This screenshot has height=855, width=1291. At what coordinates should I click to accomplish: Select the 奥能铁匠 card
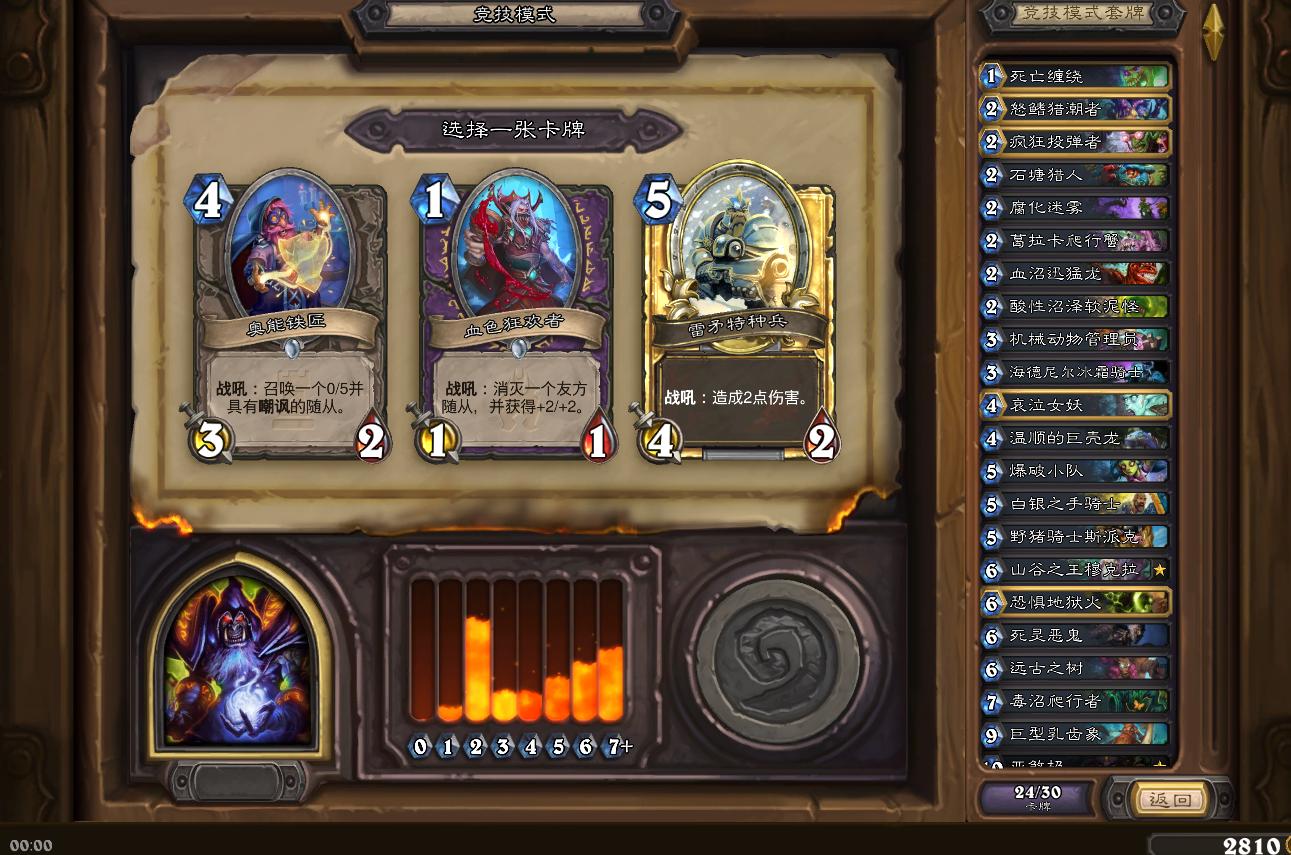tap(289, 310)
